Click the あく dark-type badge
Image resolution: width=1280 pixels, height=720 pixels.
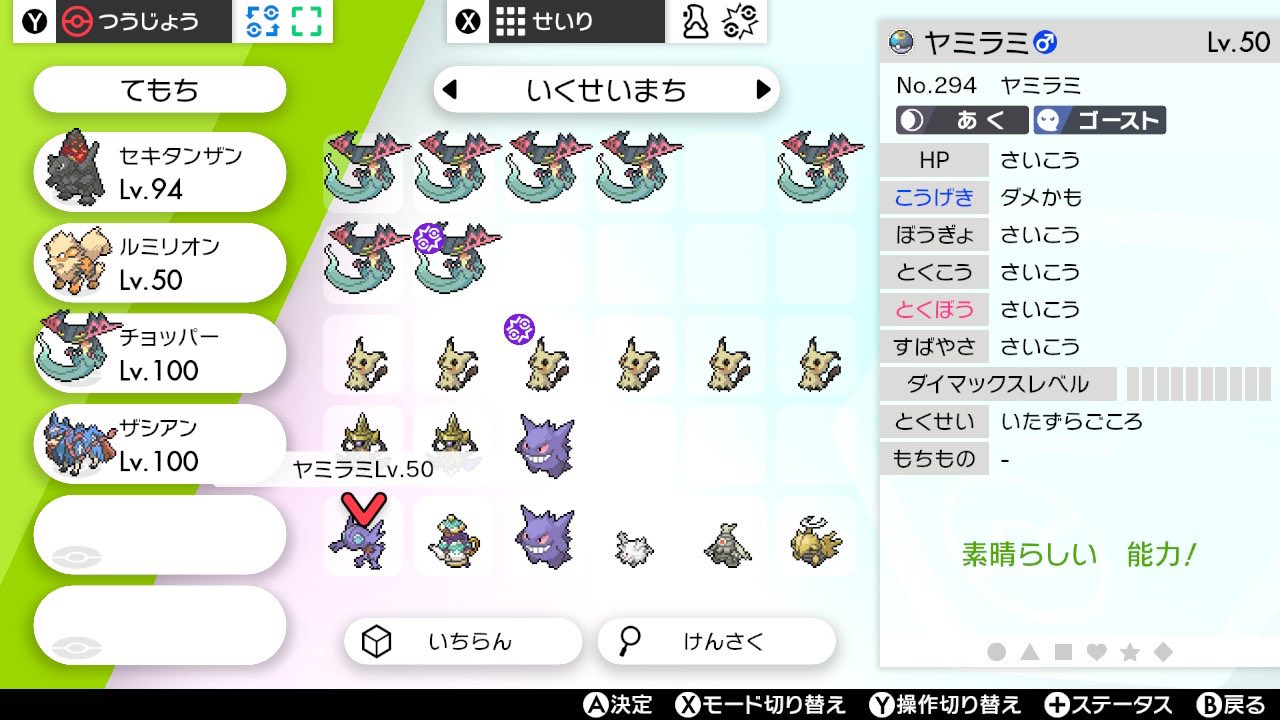tap(964, 119)
